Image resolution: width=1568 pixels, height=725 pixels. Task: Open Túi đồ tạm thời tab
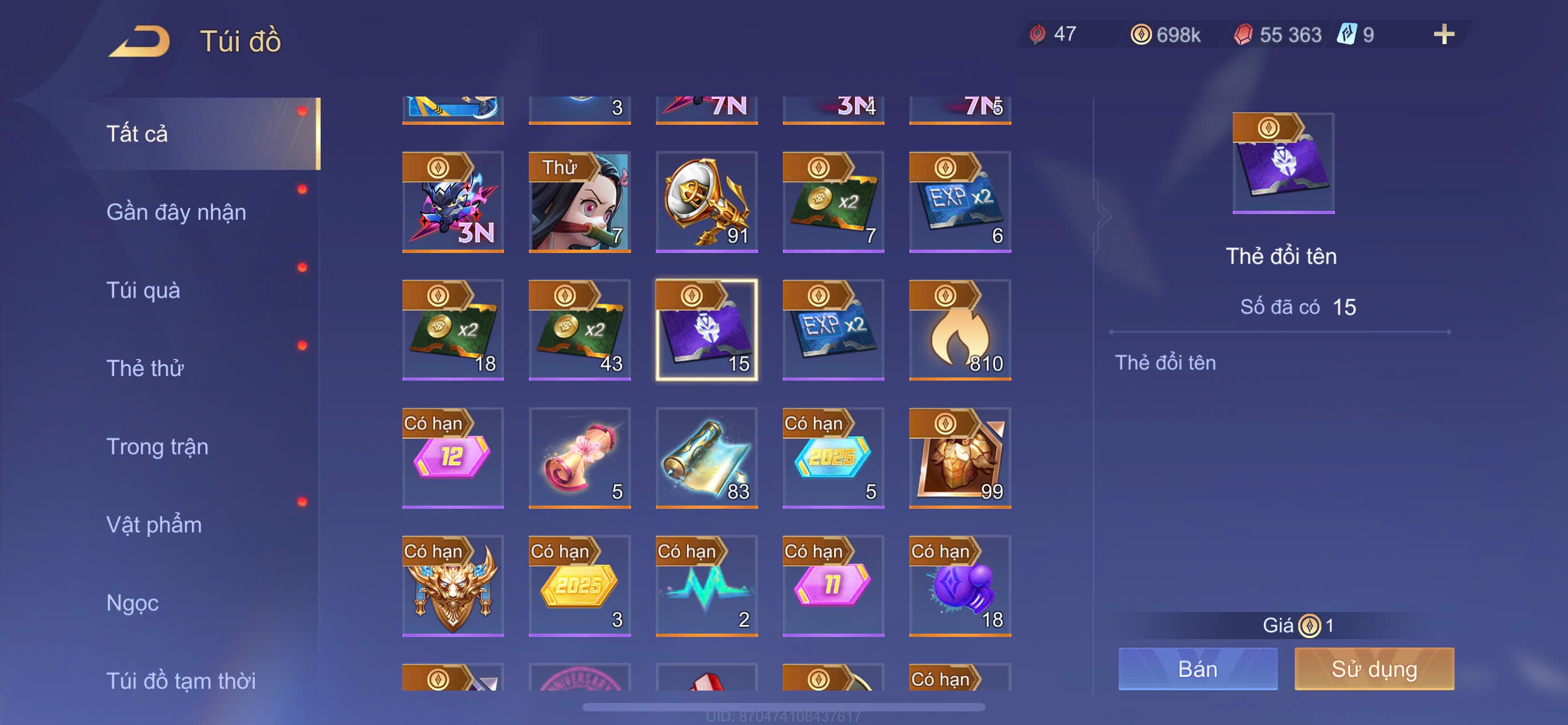tap(181, 680)
